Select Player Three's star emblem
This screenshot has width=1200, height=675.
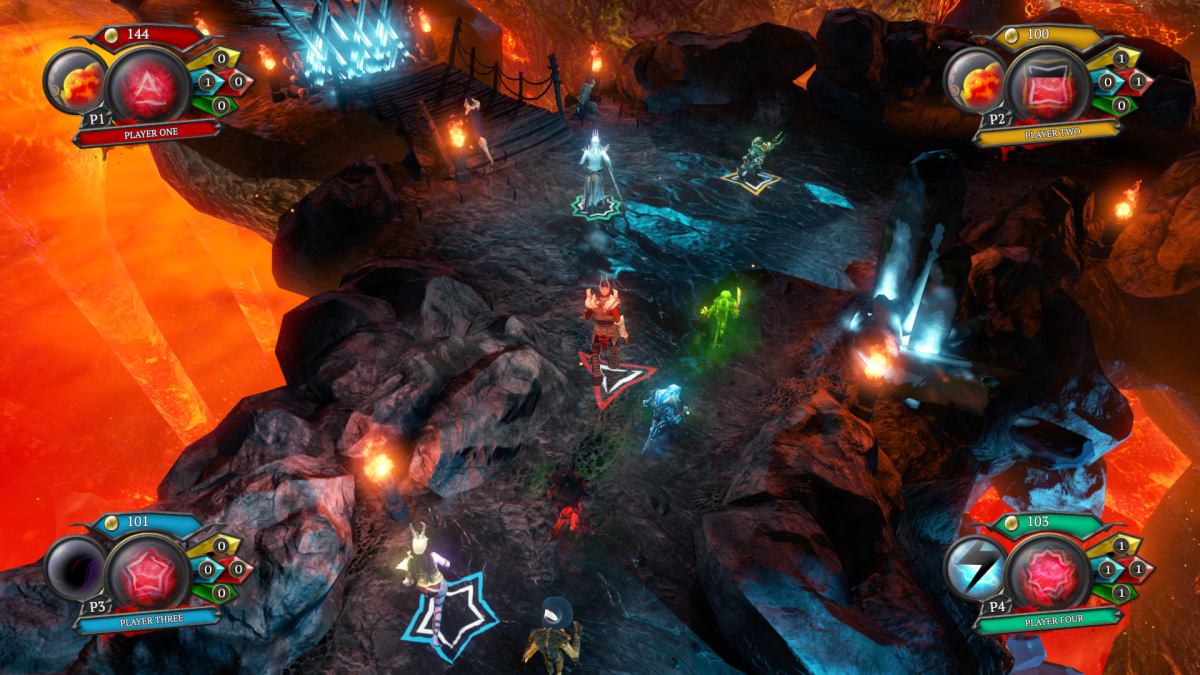[147, 570]
